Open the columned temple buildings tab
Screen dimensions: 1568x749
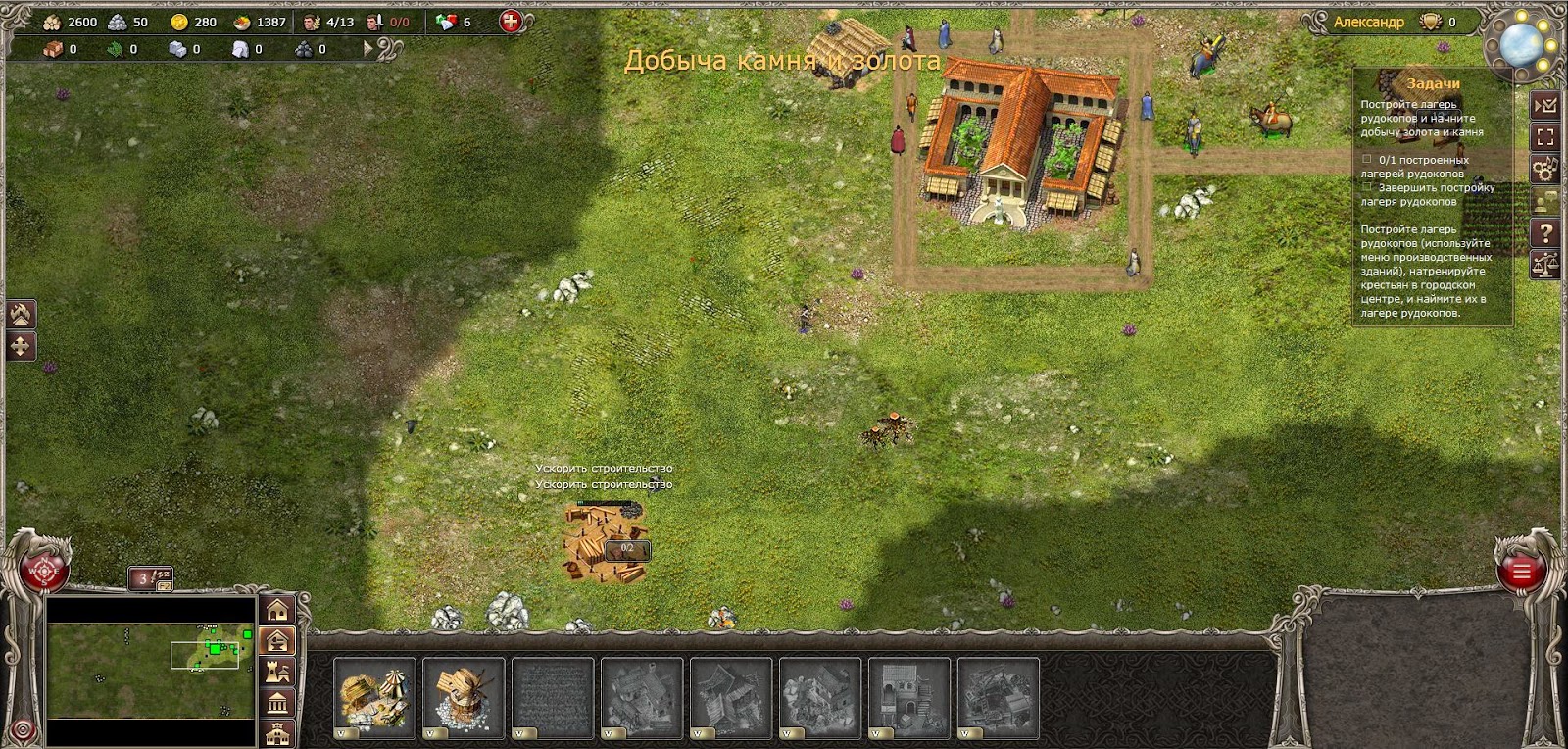pyautogui.click(x=278, y=703)
